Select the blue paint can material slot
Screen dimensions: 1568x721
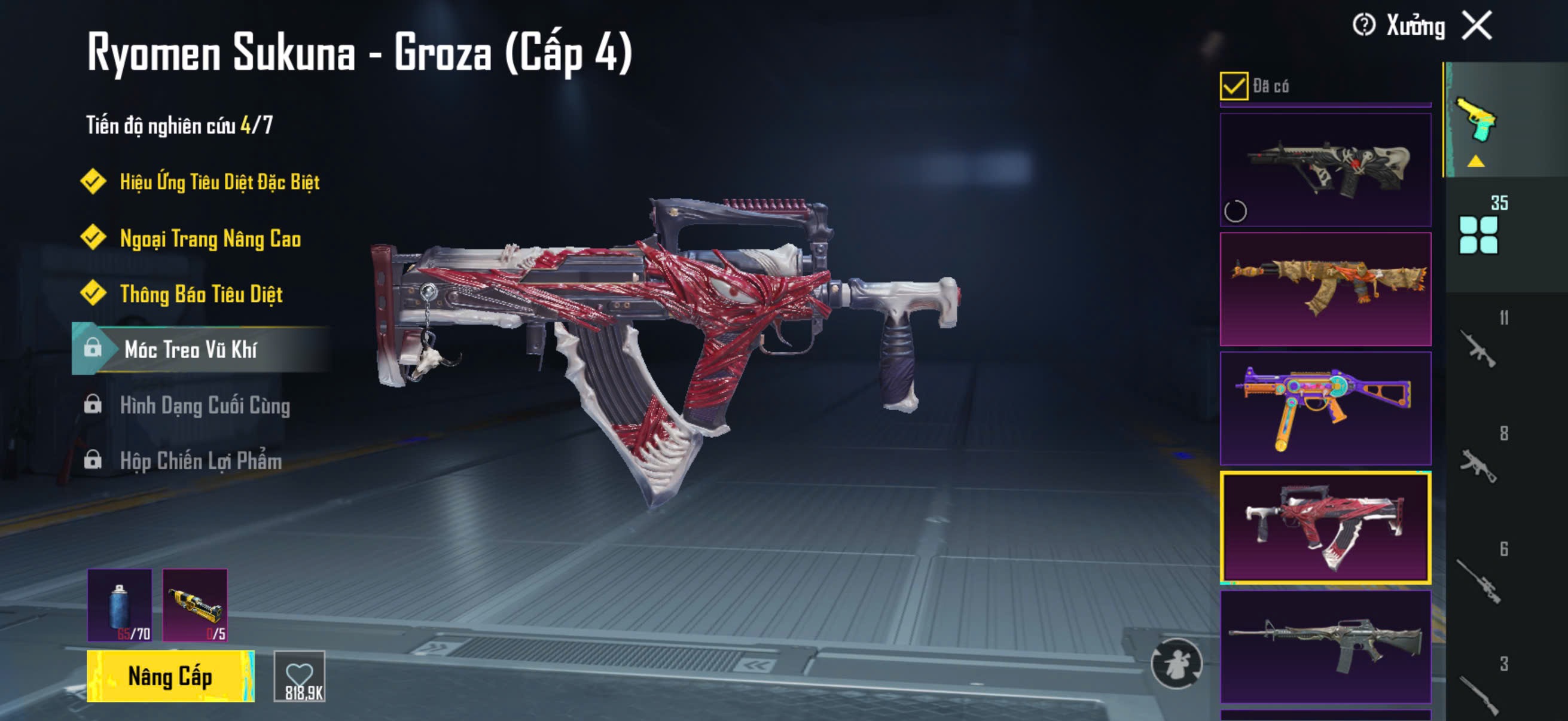click(x=120, y=605)
